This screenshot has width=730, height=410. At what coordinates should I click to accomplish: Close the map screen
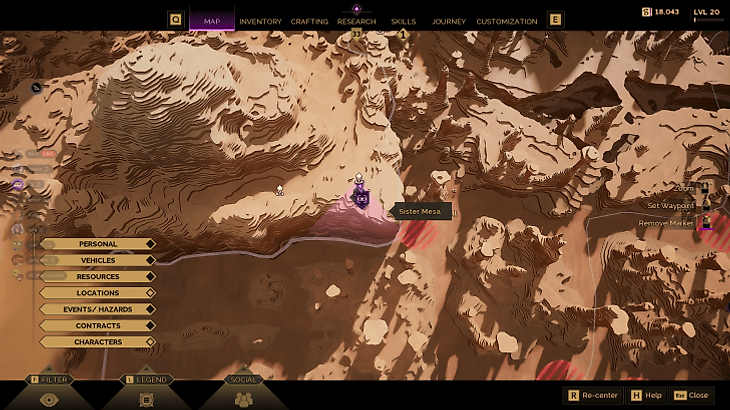(691, 395)
